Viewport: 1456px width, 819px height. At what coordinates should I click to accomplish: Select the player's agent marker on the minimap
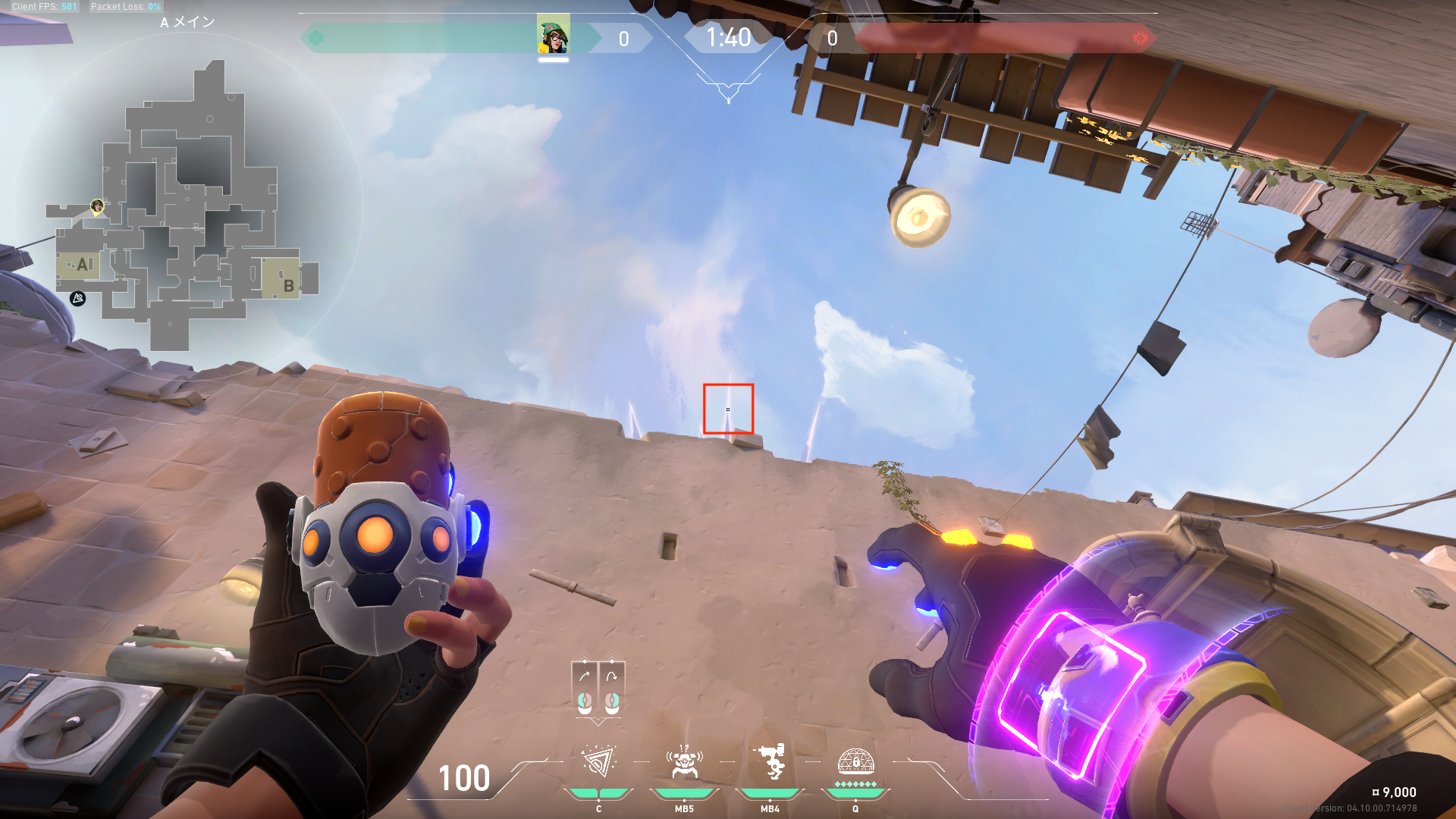97,206
